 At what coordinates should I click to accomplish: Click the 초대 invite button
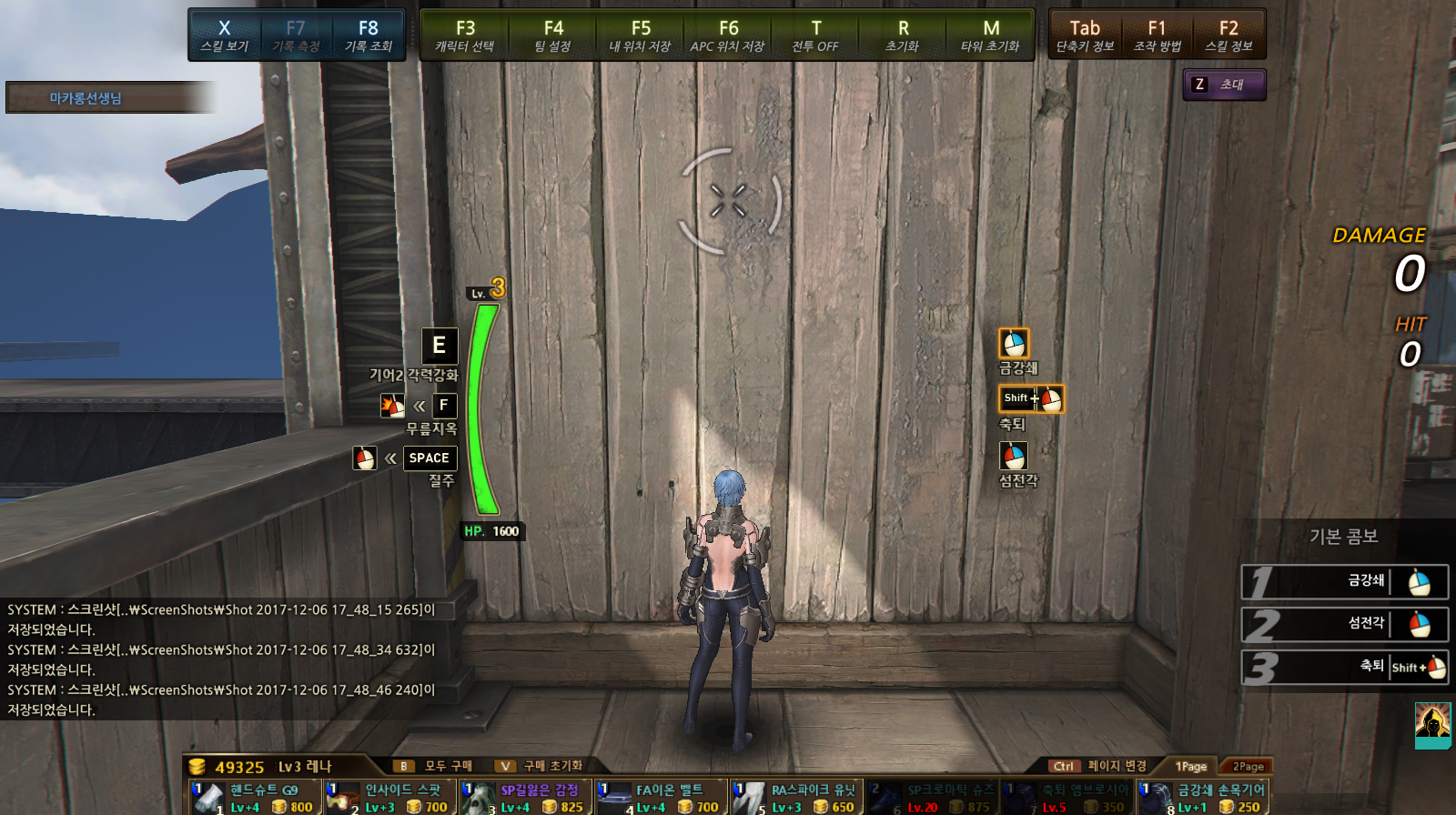point(1224,85)
